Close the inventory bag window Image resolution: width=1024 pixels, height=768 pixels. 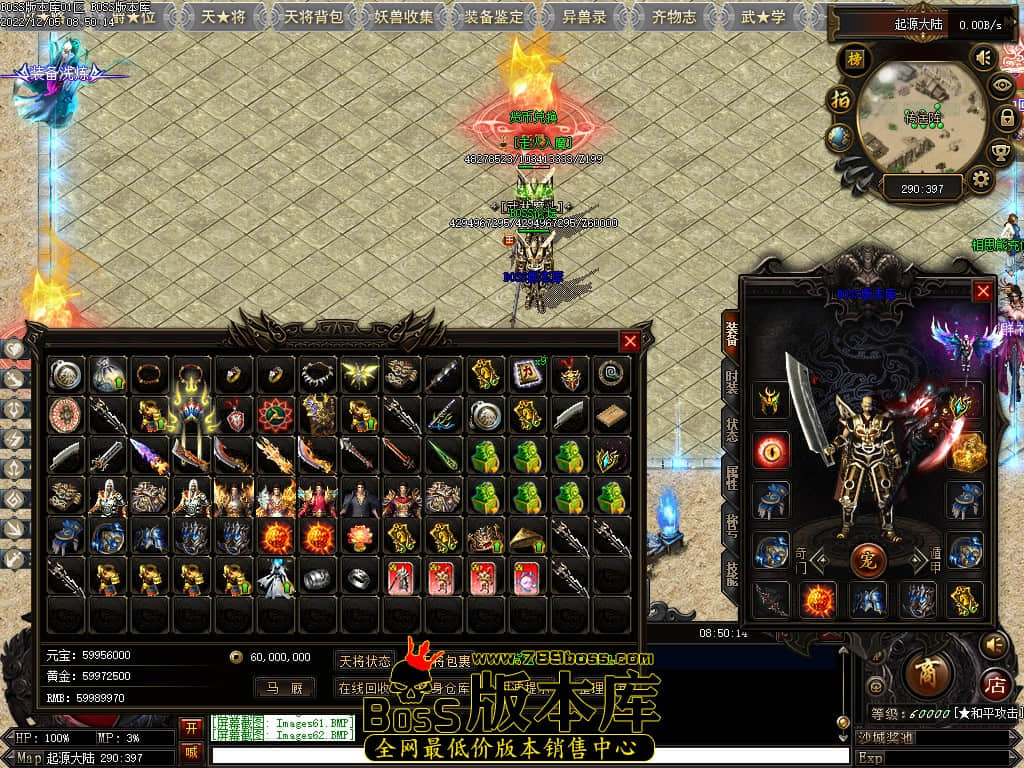point(630,341)
